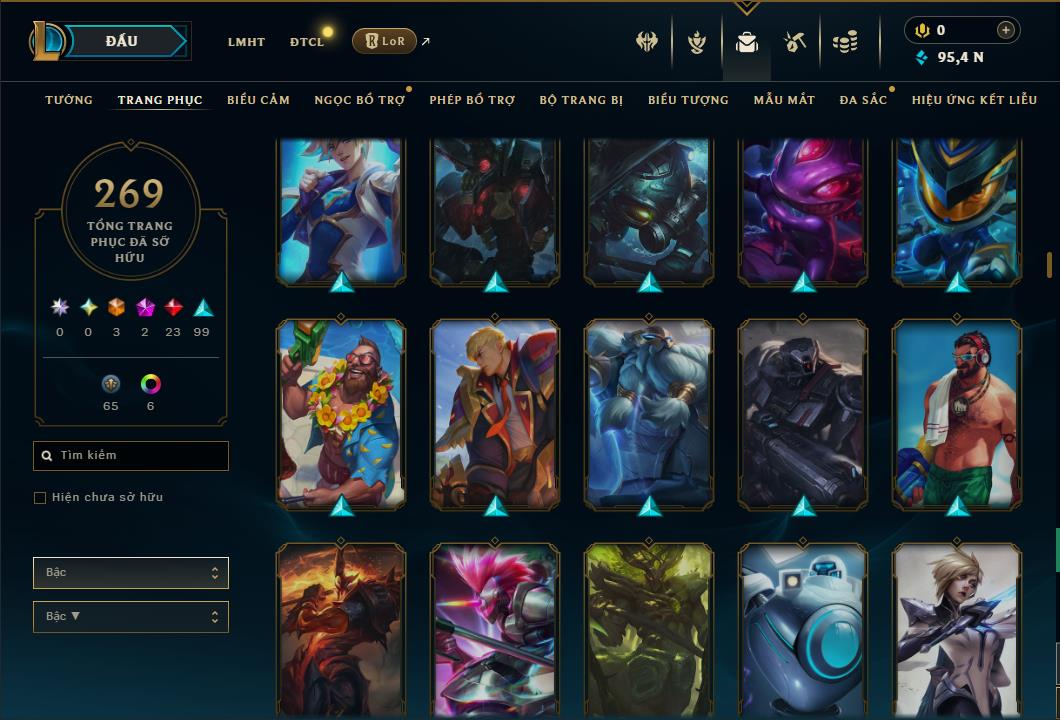
Task: Switch to the BIỂU CẢM tab
Action: tap(258, 100)
